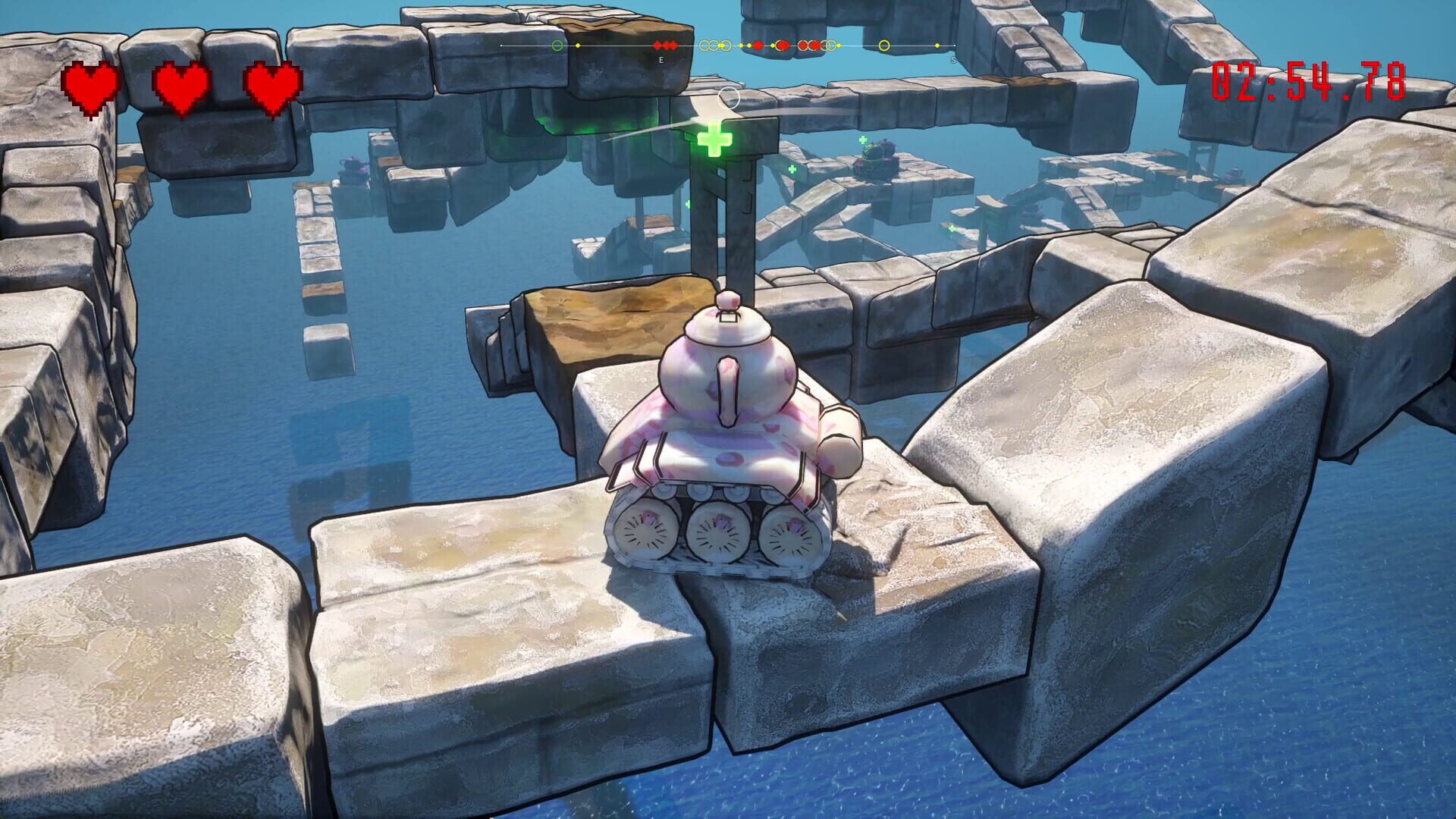This screenshot has height=819, width=1456.
Task: Click the E direction label under the compass
Action: pyautogui.click(x=661, y=59)
